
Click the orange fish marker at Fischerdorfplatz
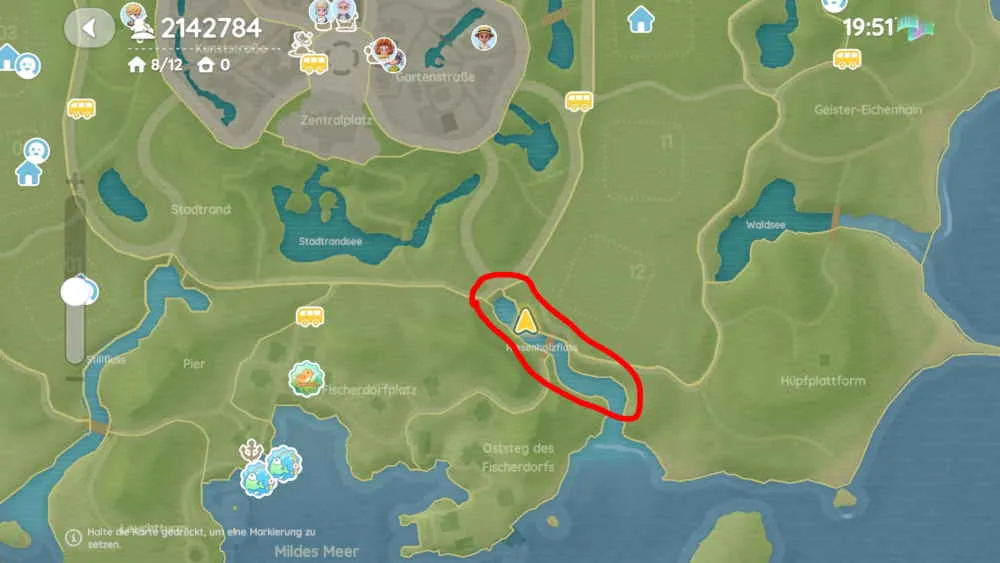click(306, 378)
